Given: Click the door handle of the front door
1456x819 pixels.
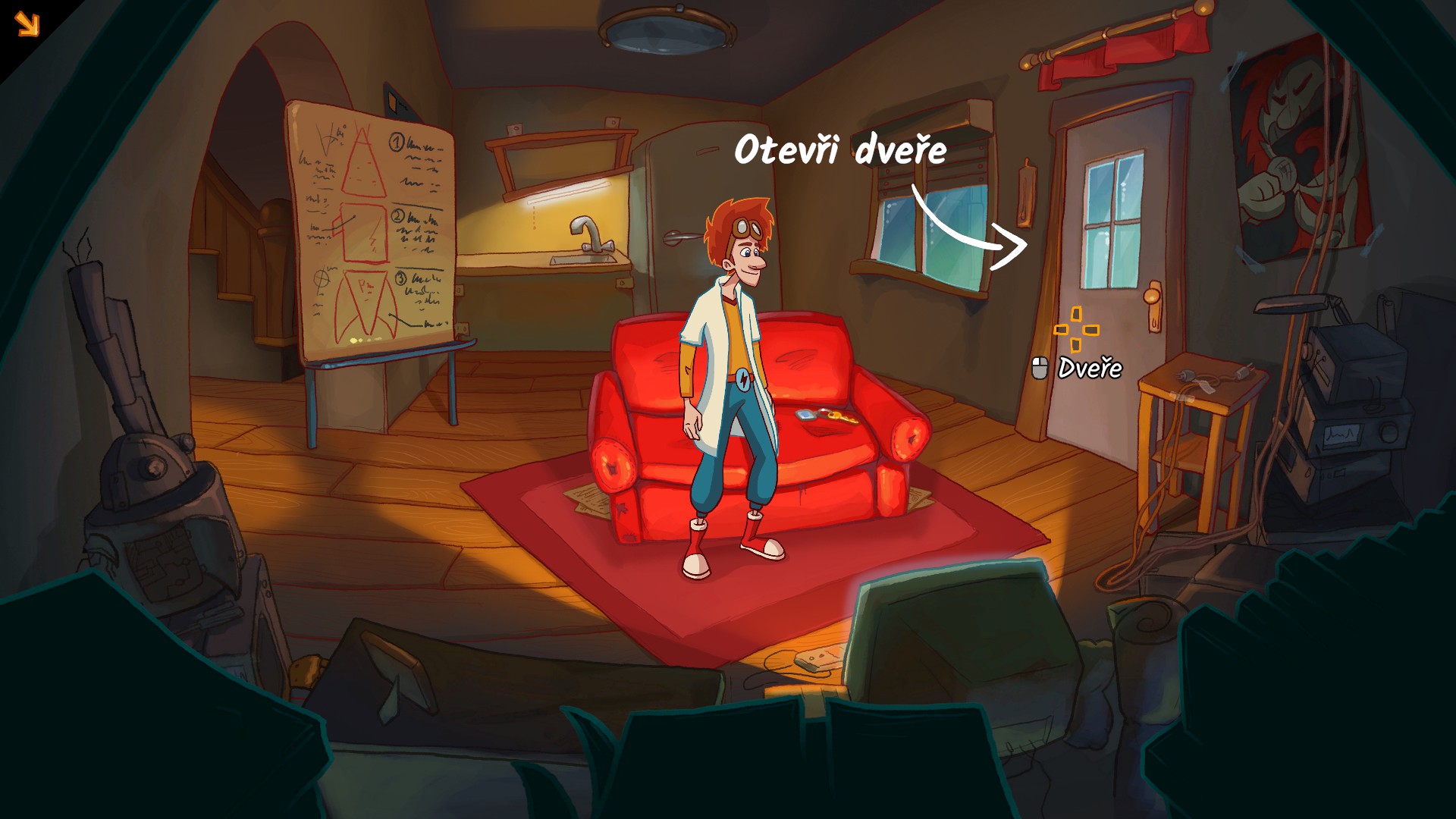Looking at the screenshot, I should click(x=1151, y=297).
